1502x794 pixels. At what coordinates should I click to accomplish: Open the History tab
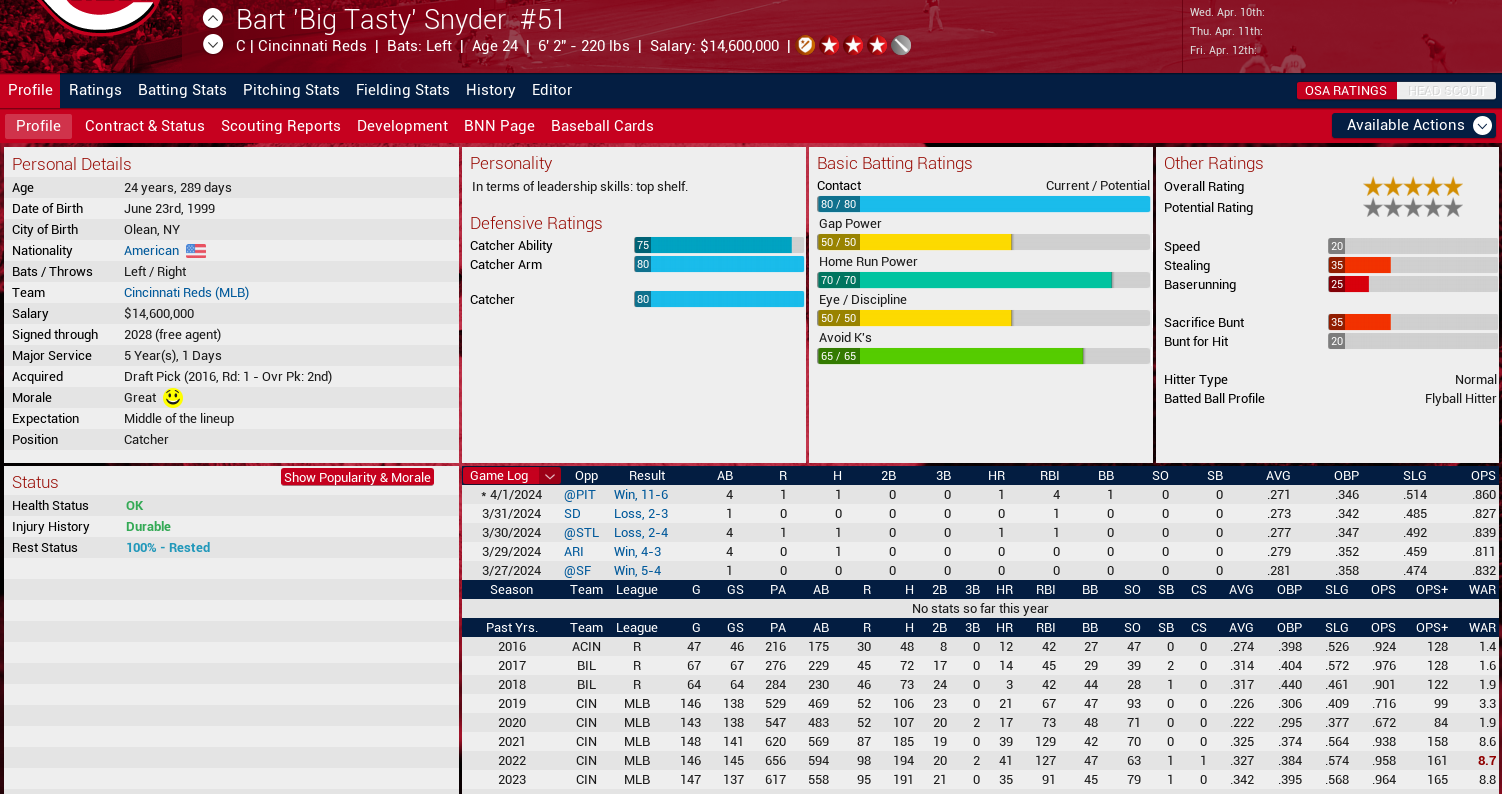click(490, 90)
